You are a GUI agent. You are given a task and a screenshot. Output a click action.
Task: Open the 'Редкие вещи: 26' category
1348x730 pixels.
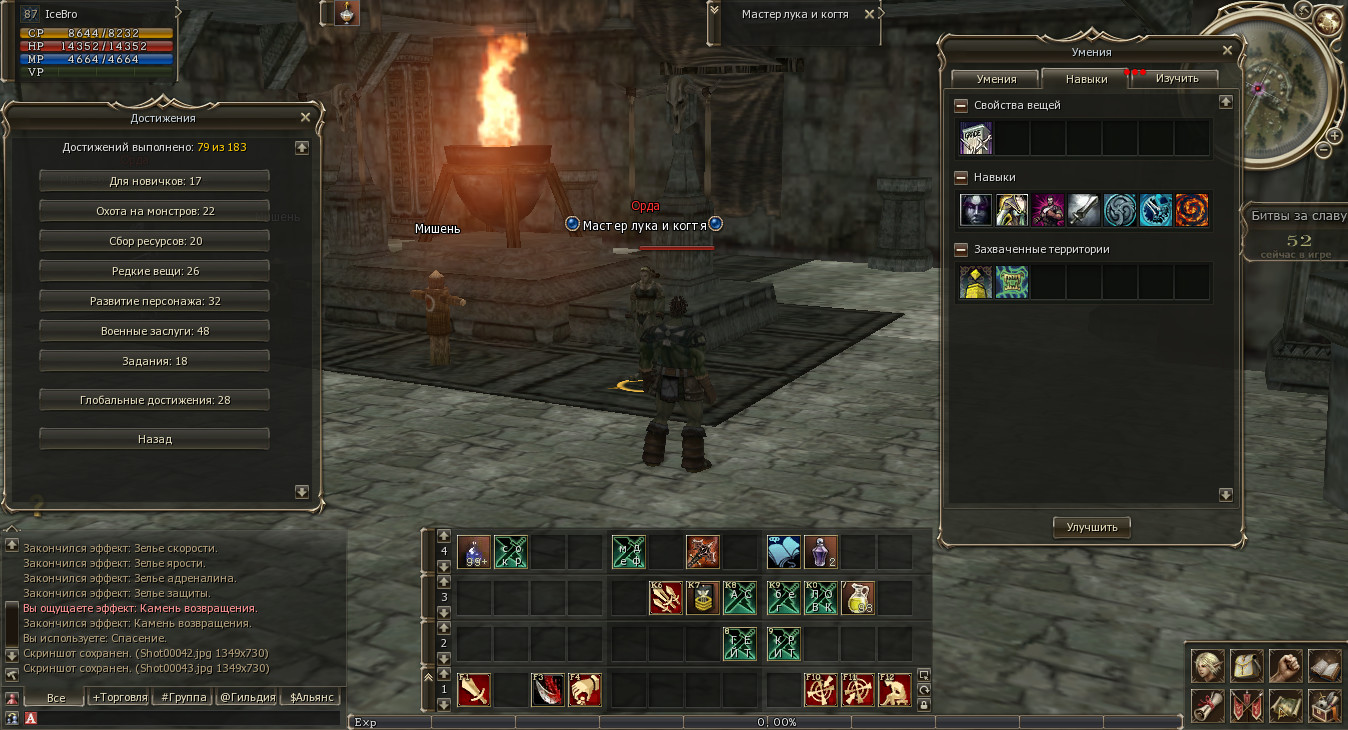click(x=154, y=271)
